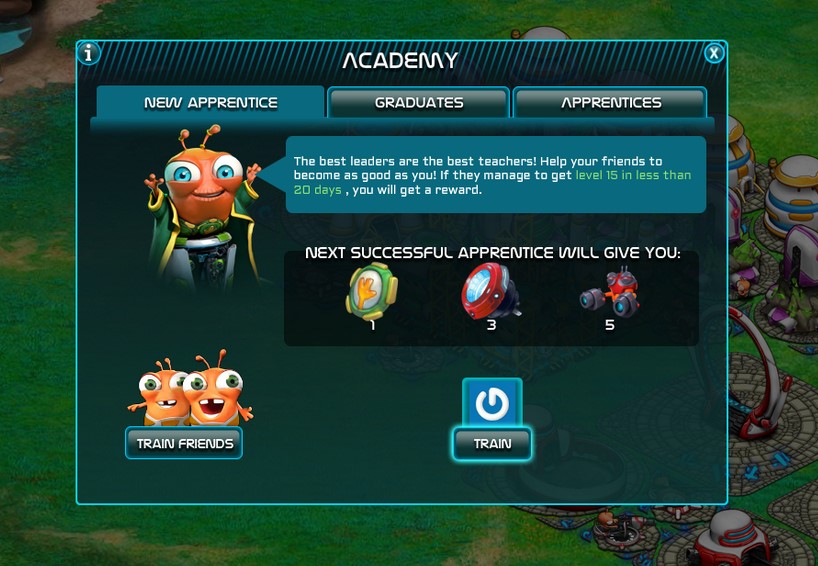Select the blue power symbol icon

click(x=491, y=404)
